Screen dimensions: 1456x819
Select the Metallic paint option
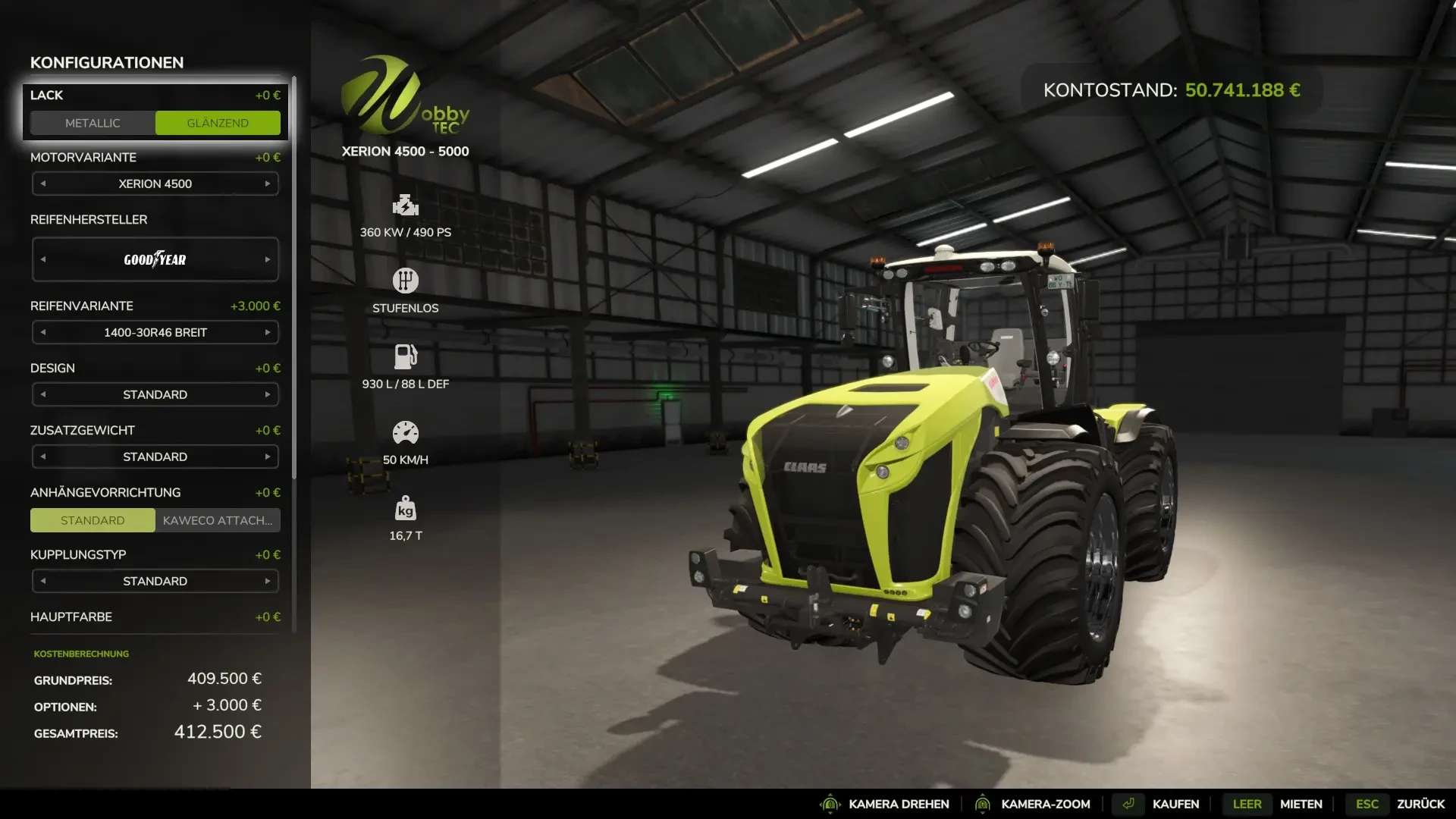pyautogui.click(x=93, y=123)
